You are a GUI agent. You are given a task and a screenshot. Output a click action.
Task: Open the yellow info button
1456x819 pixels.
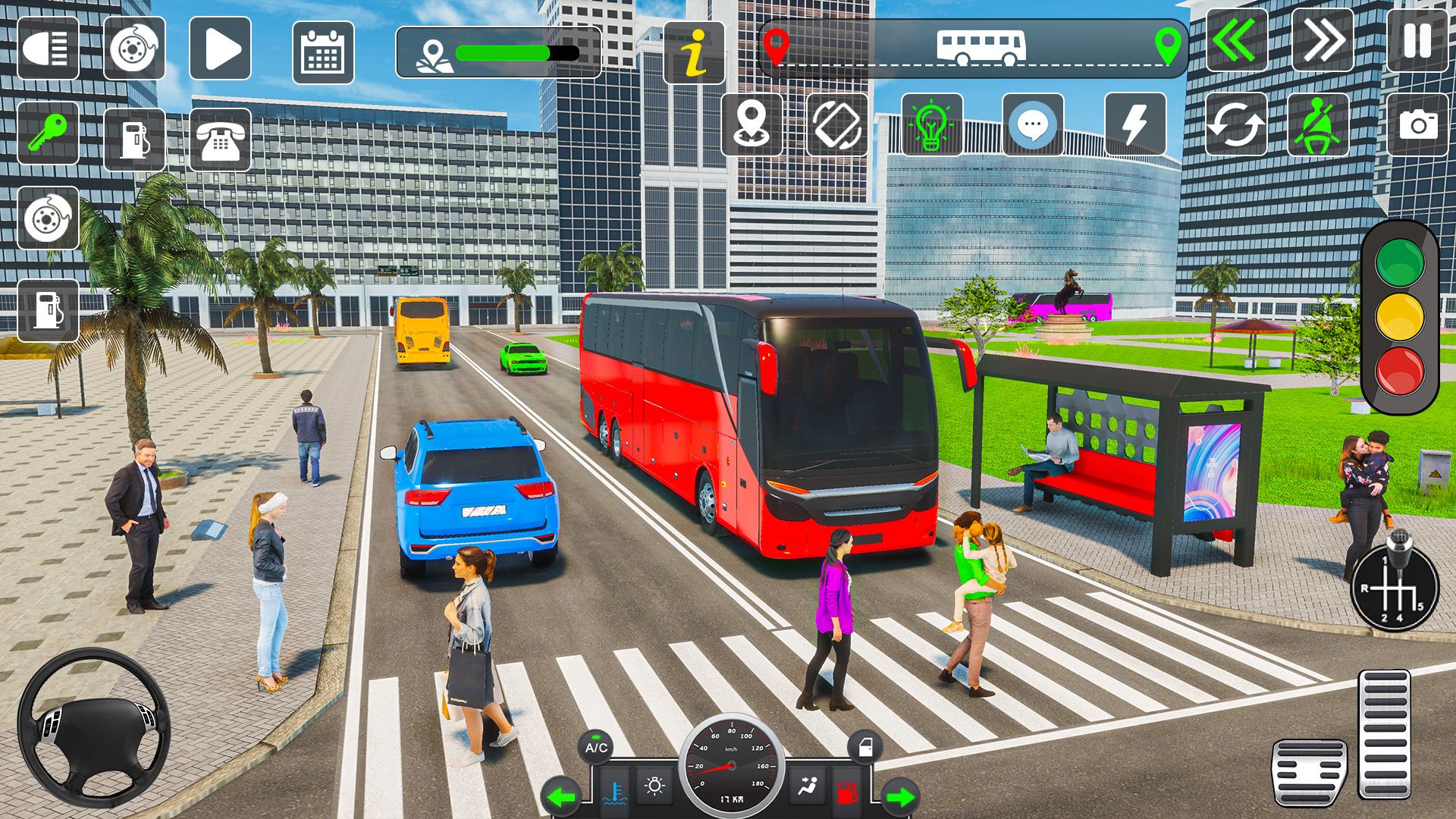pos(694,52)
